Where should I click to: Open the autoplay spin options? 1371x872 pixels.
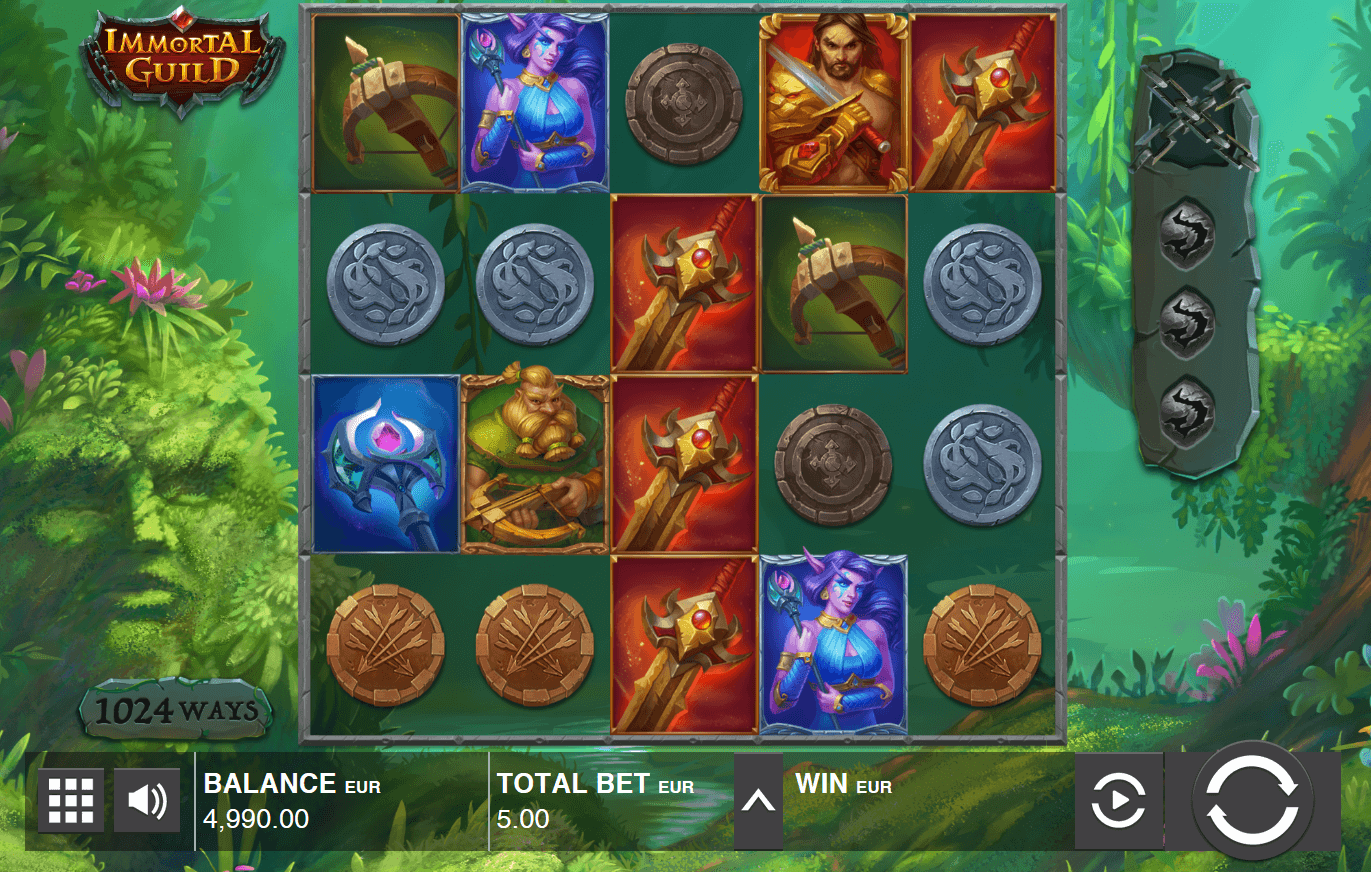coord(1119,800)
